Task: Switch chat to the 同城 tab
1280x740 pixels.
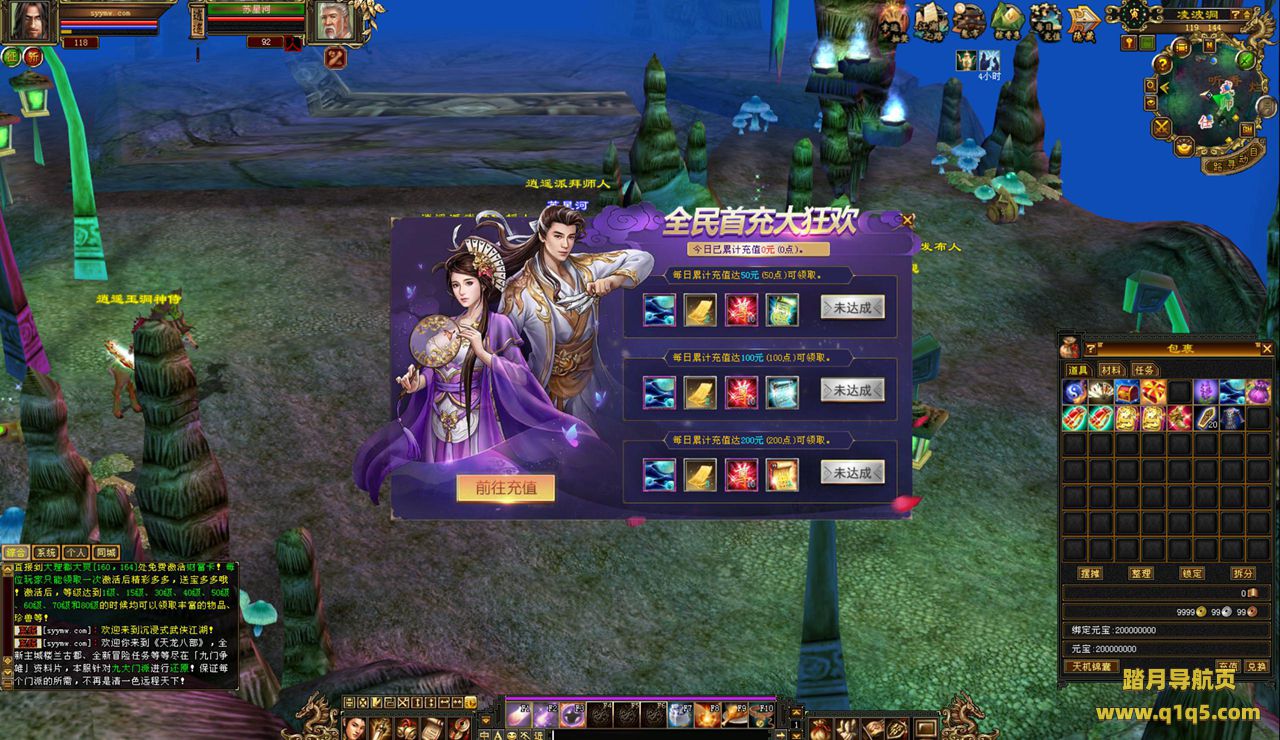Action: pyautogui.click(x=106, y=552)
